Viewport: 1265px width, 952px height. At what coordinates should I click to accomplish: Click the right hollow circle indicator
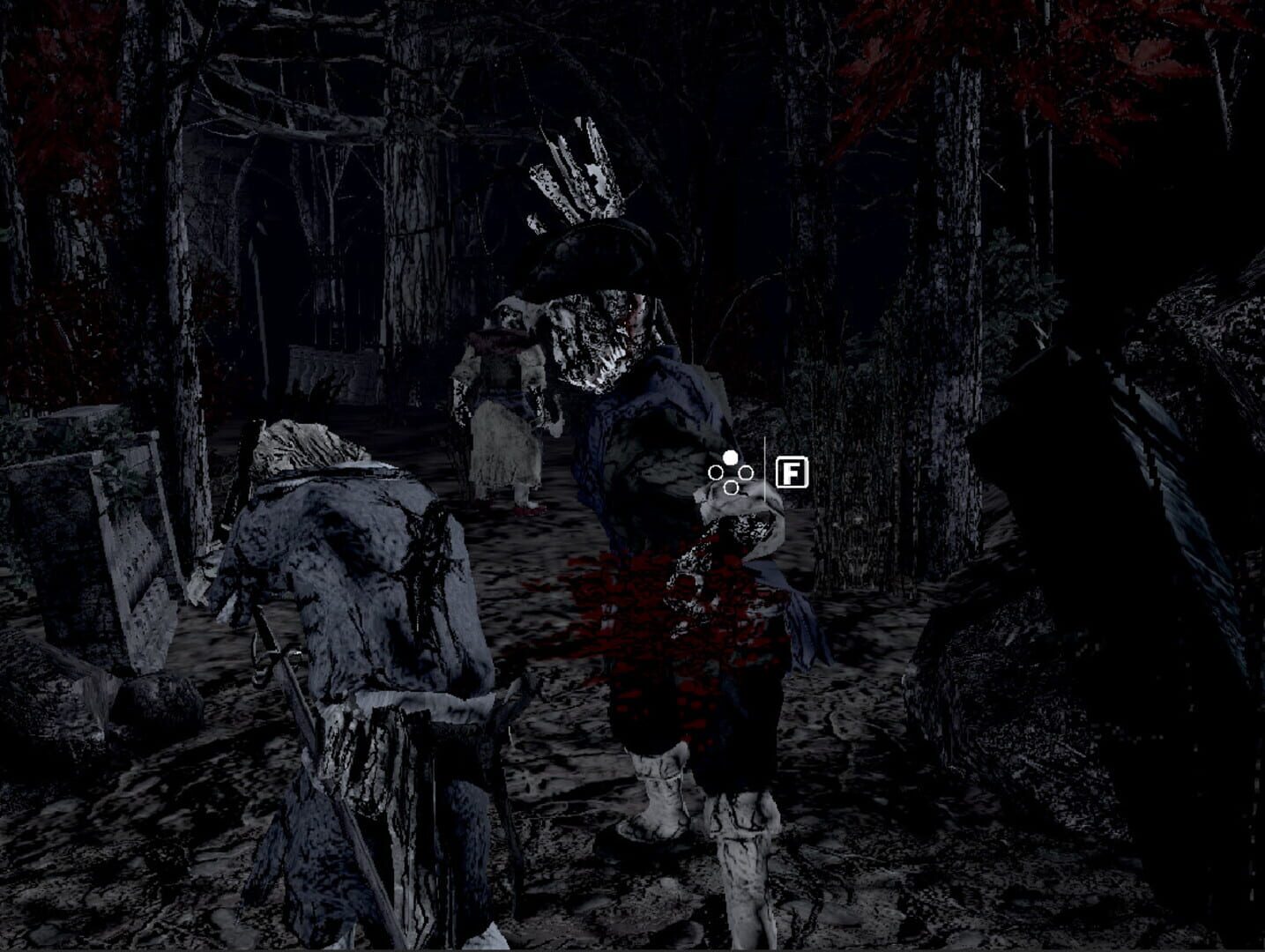pos(746,473)
